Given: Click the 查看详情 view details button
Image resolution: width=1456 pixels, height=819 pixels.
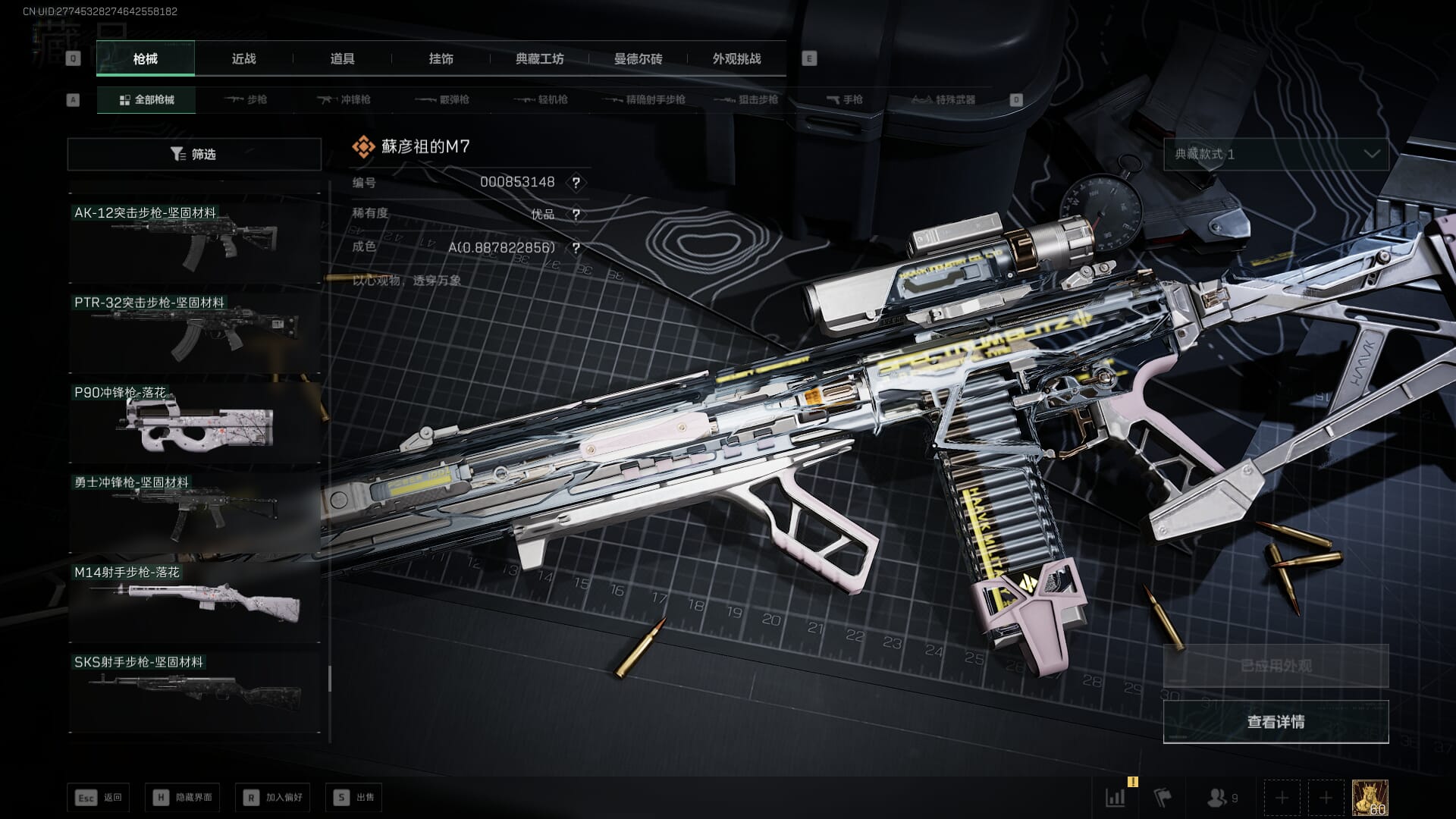Looking at the screenshot, I should point(1276,722).
